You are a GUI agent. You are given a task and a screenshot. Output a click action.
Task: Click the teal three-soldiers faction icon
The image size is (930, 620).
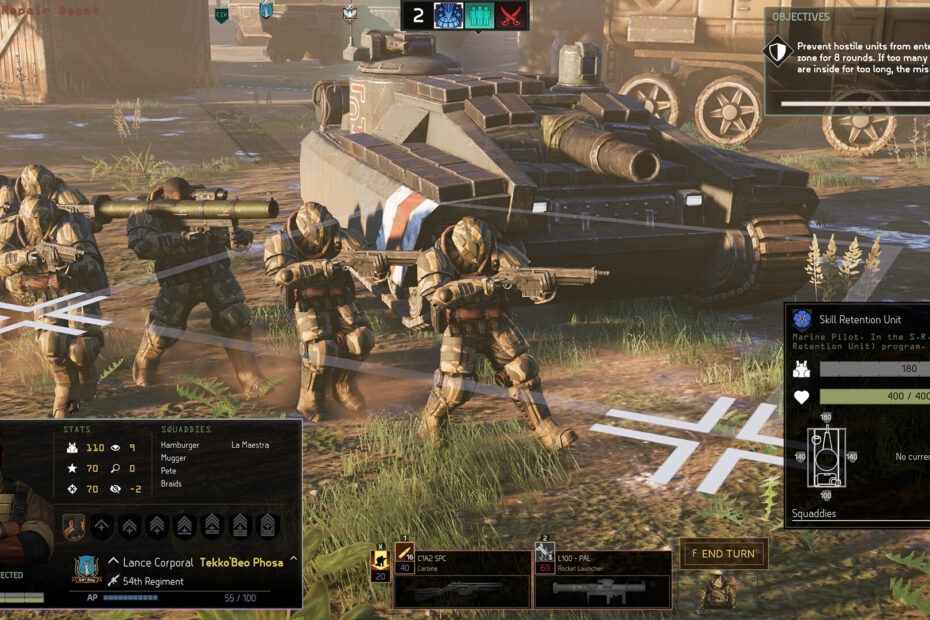pyautogui.click(x=480, y=15)
